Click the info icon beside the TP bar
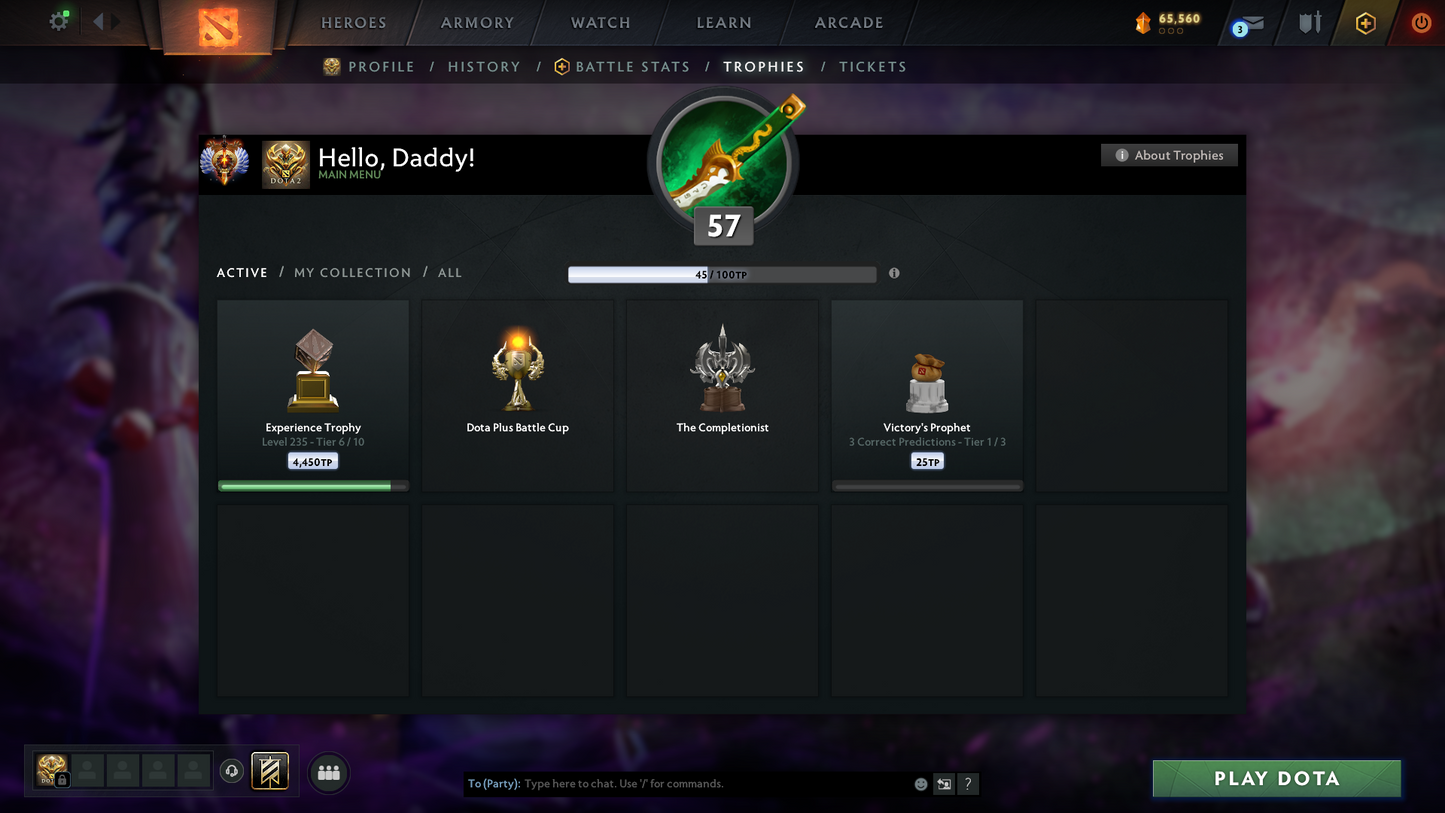The image size is (1445, 813). point(893,273)
